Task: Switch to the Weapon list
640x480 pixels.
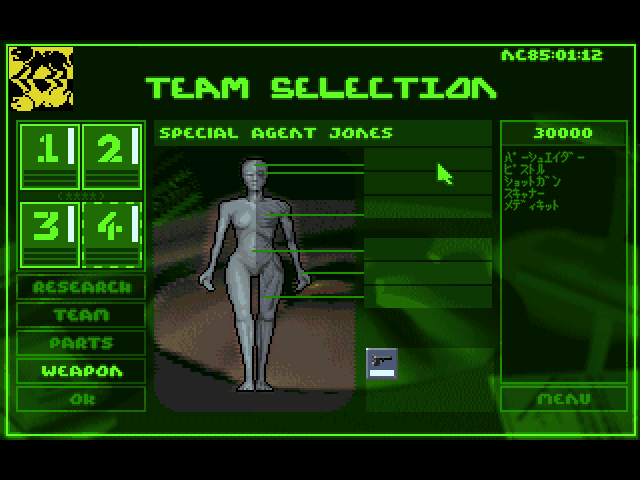Action: pos(81,371)
